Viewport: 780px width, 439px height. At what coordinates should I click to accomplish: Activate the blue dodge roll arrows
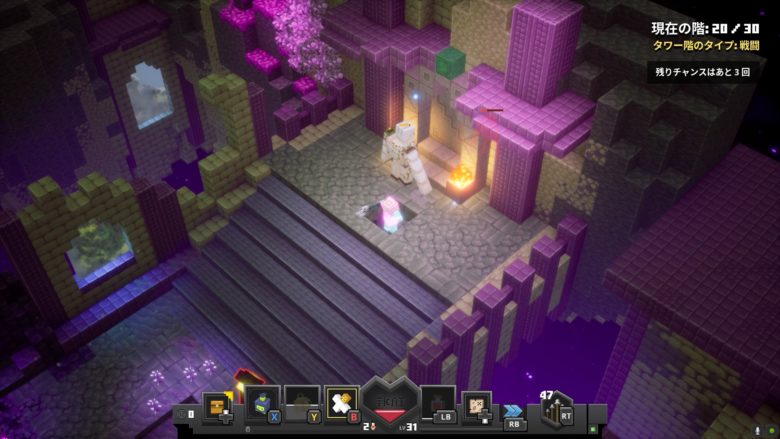pos(515,409)
